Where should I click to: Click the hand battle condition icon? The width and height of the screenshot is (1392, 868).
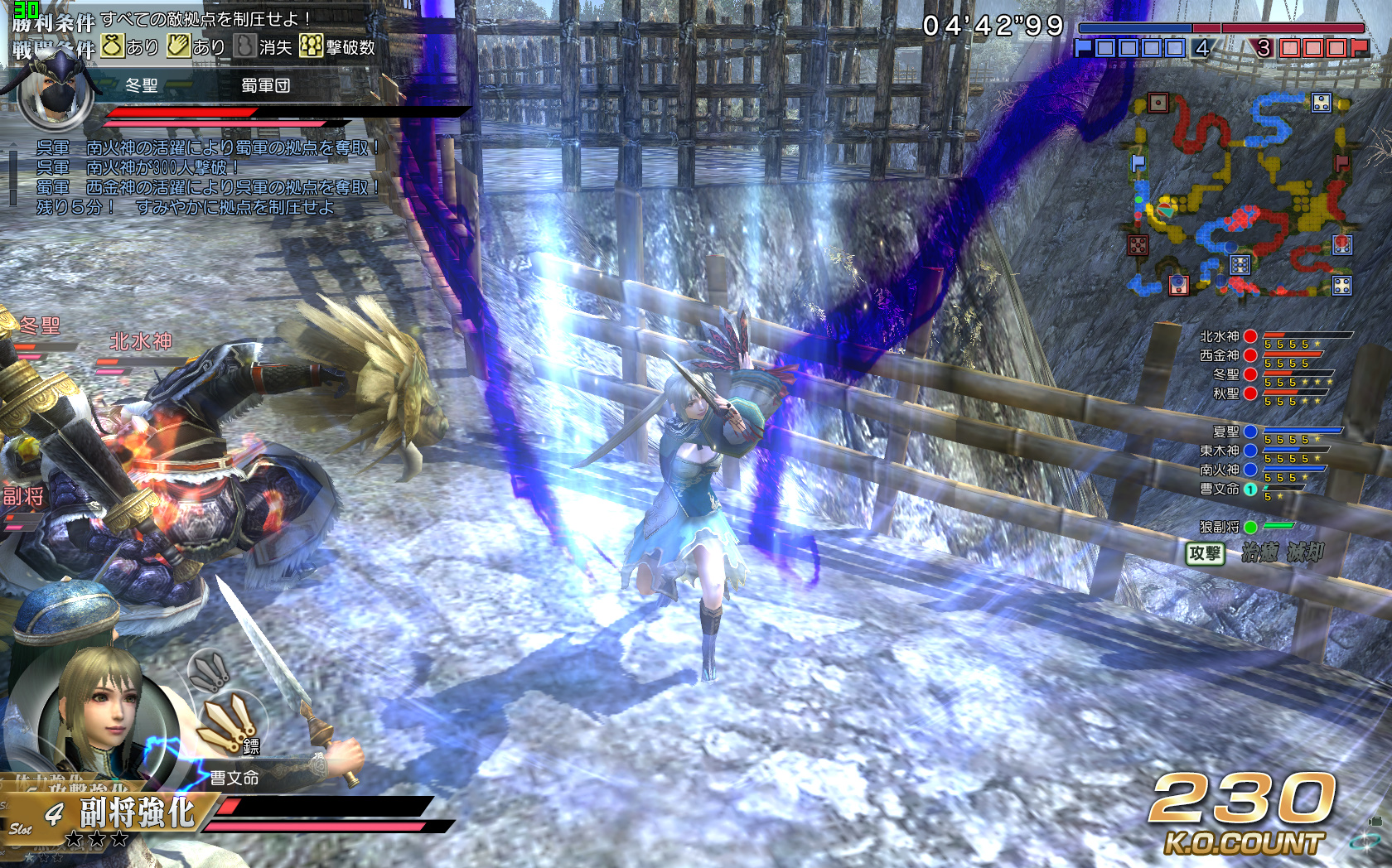pos(178,46)
